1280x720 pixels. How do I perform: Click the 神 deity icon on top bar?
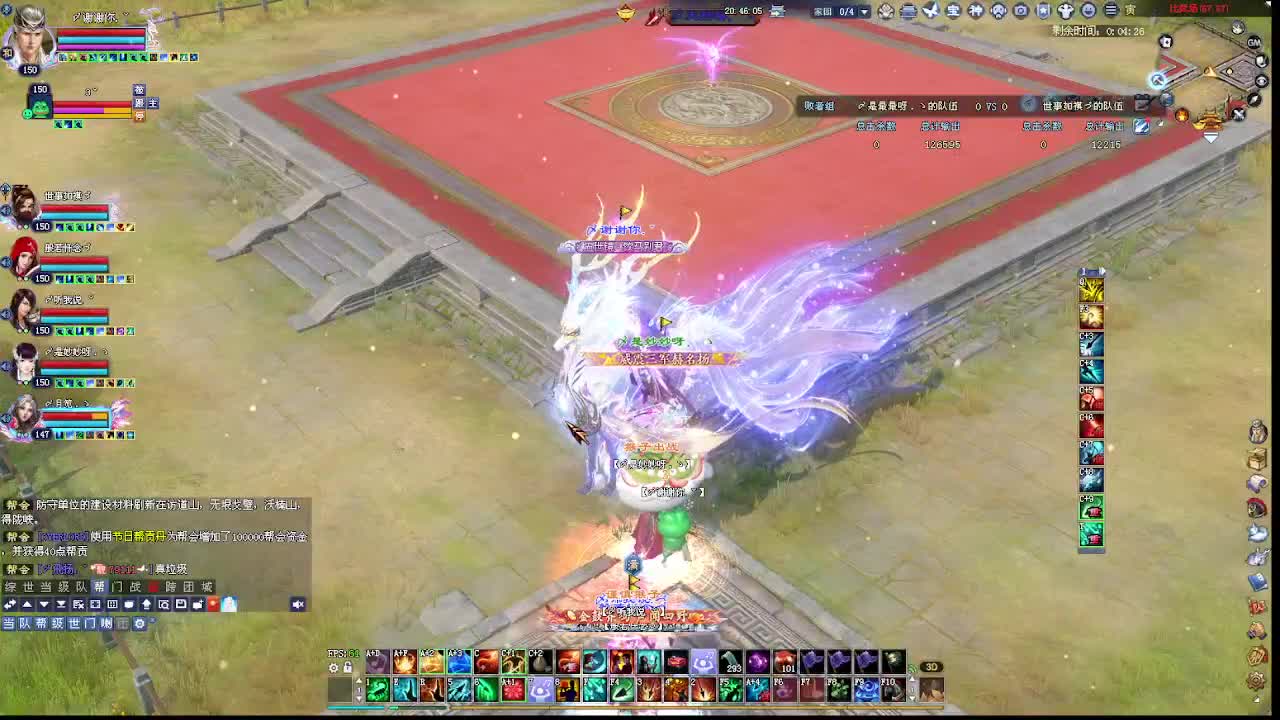point(974,12)
